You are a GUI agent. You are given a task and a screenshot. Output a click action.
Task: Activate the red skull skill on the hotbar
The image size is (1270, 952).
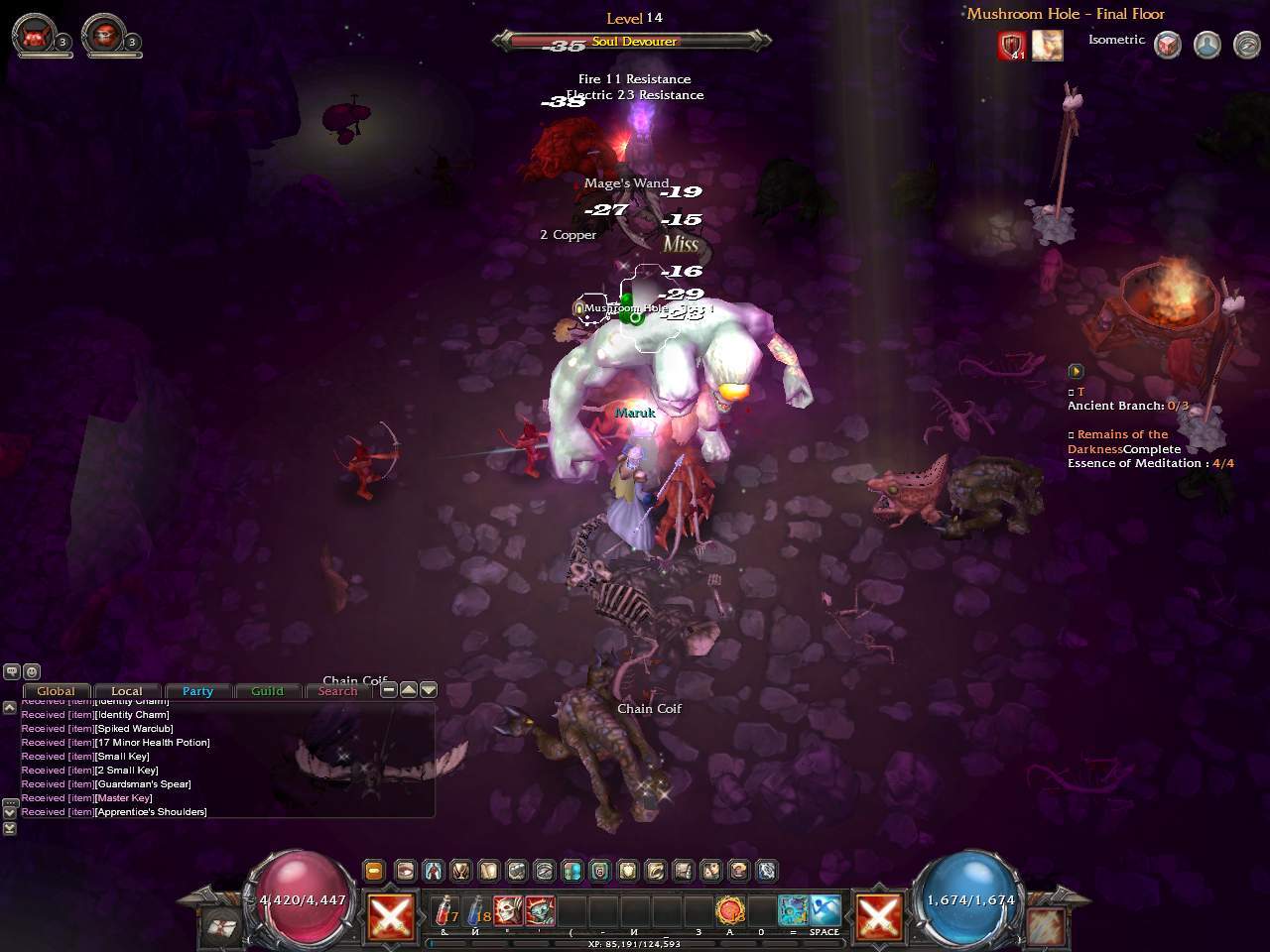[x=508, y=910]
